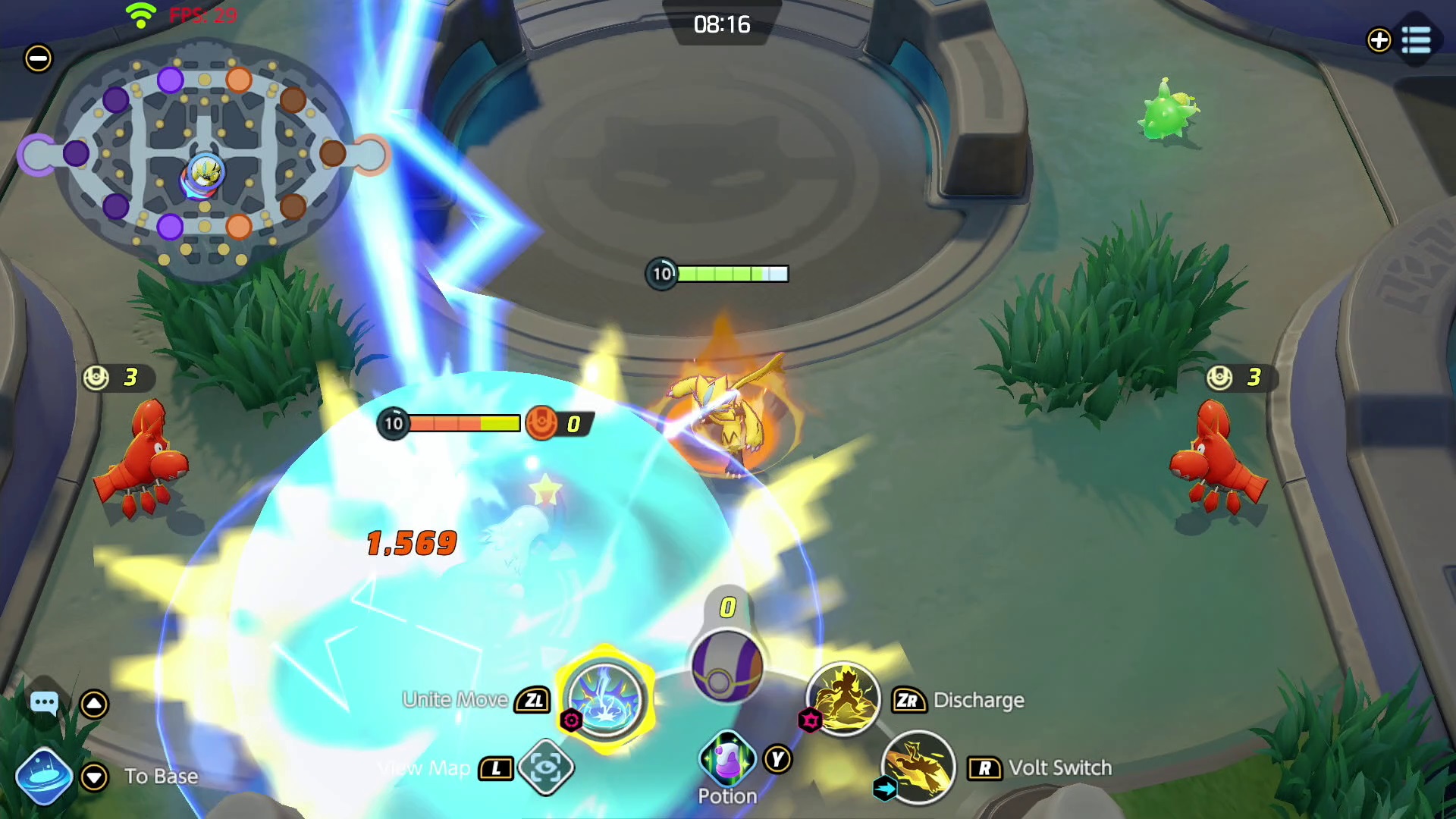Image resolution: width=1456 pixels, height=819 pixels.
Task: Expand the down chevron next to To Base
Action: click(x=94, y=777)
